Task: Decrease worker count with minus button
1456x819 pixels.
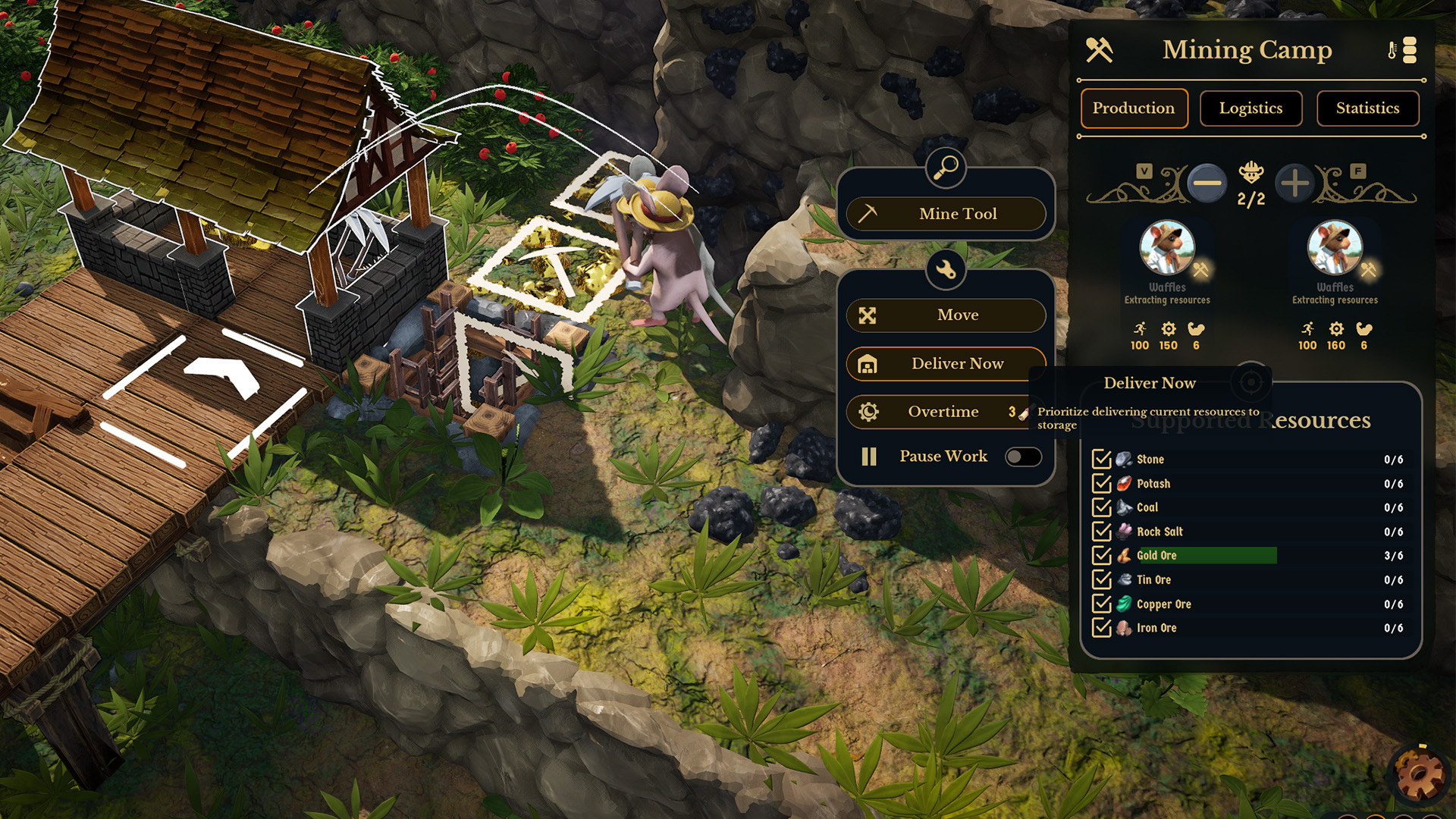Action: click(1207, 183)
